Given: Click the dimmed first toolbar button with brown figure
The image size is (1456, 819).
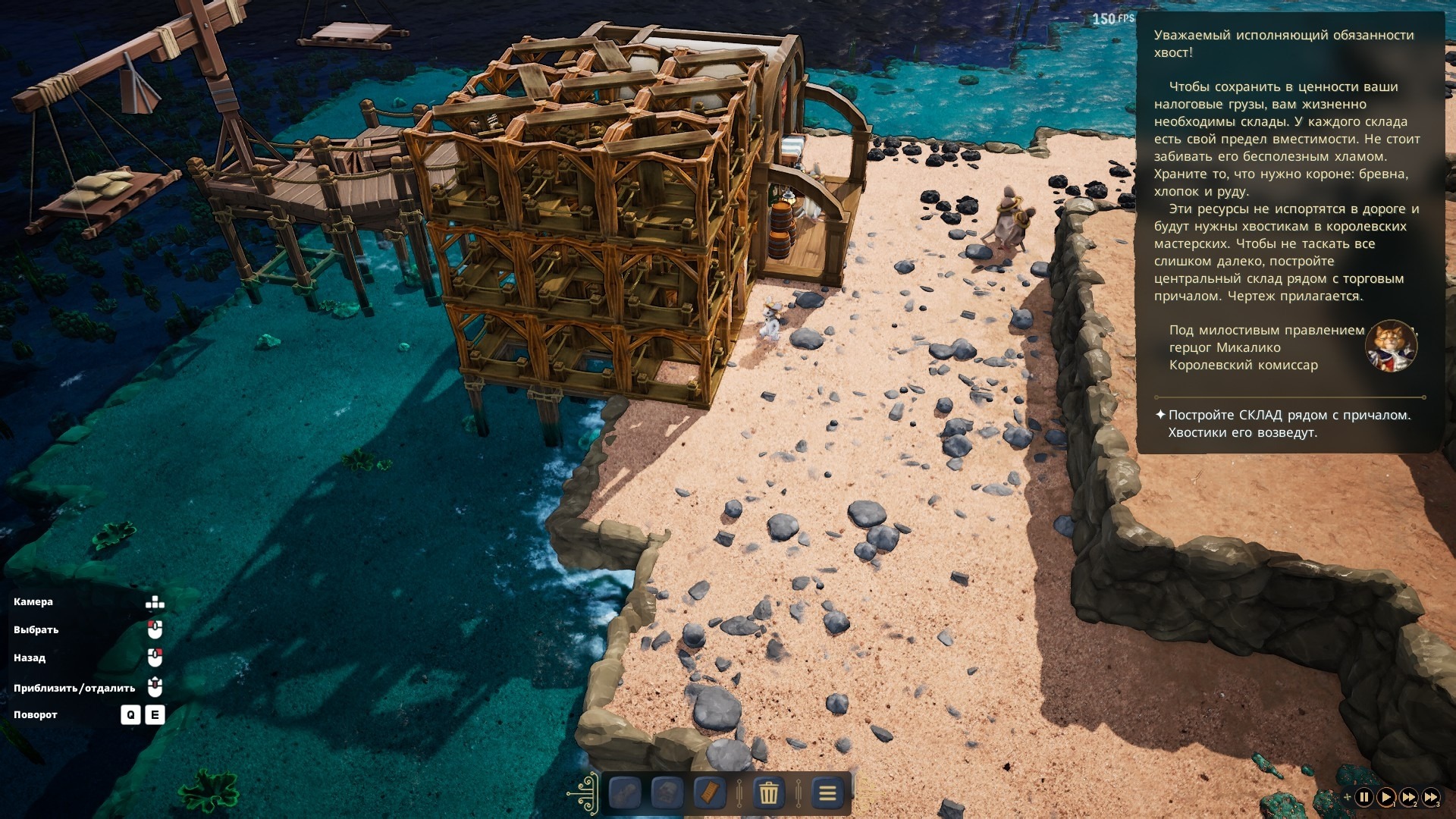Looking at the screenshot, I should tap(625, 793).
